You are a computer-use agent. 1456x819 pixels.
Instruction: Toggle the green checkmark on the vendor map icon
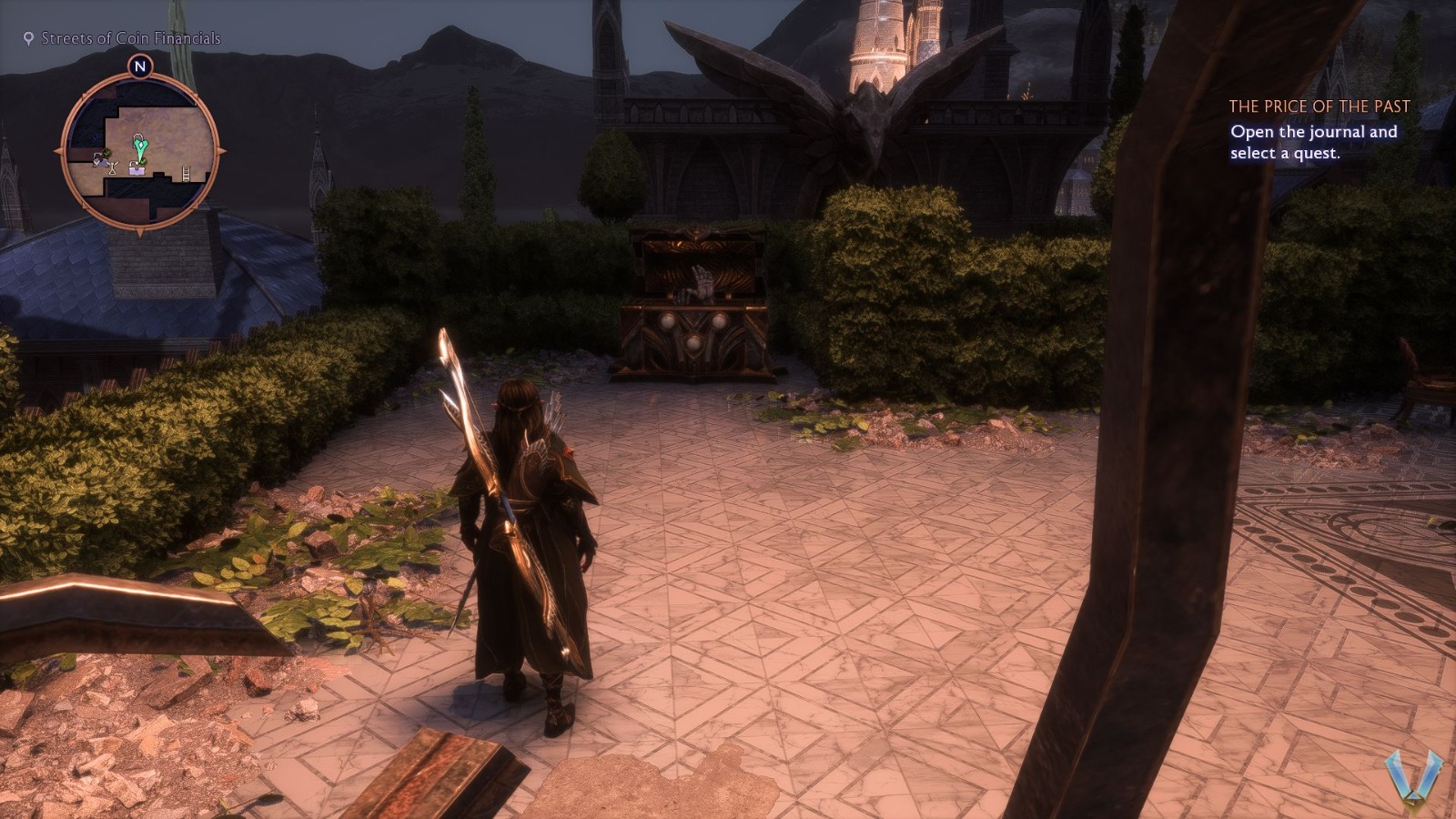point(106,154)
